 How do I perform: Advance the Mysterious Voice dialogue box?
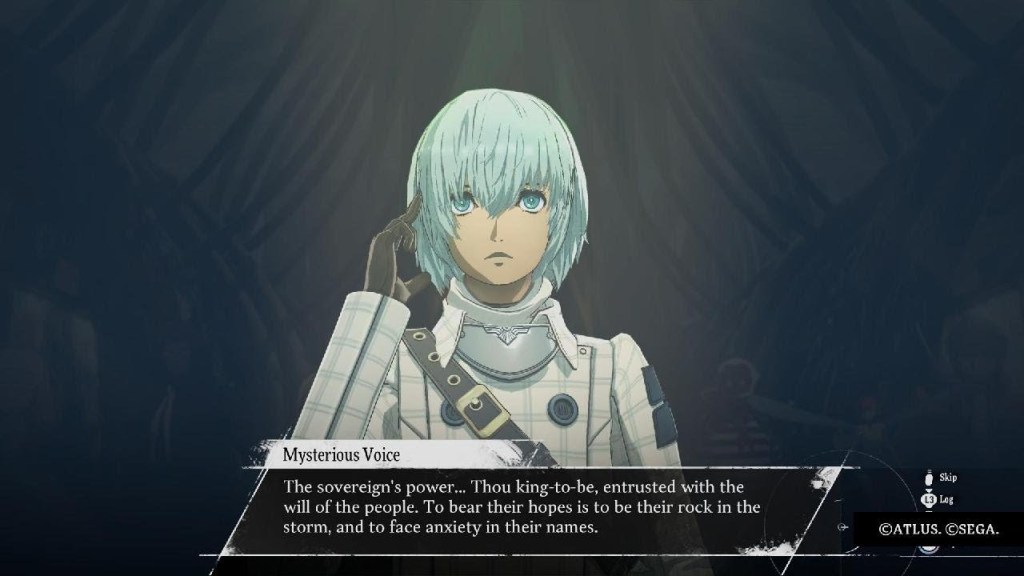click(520, 508)
